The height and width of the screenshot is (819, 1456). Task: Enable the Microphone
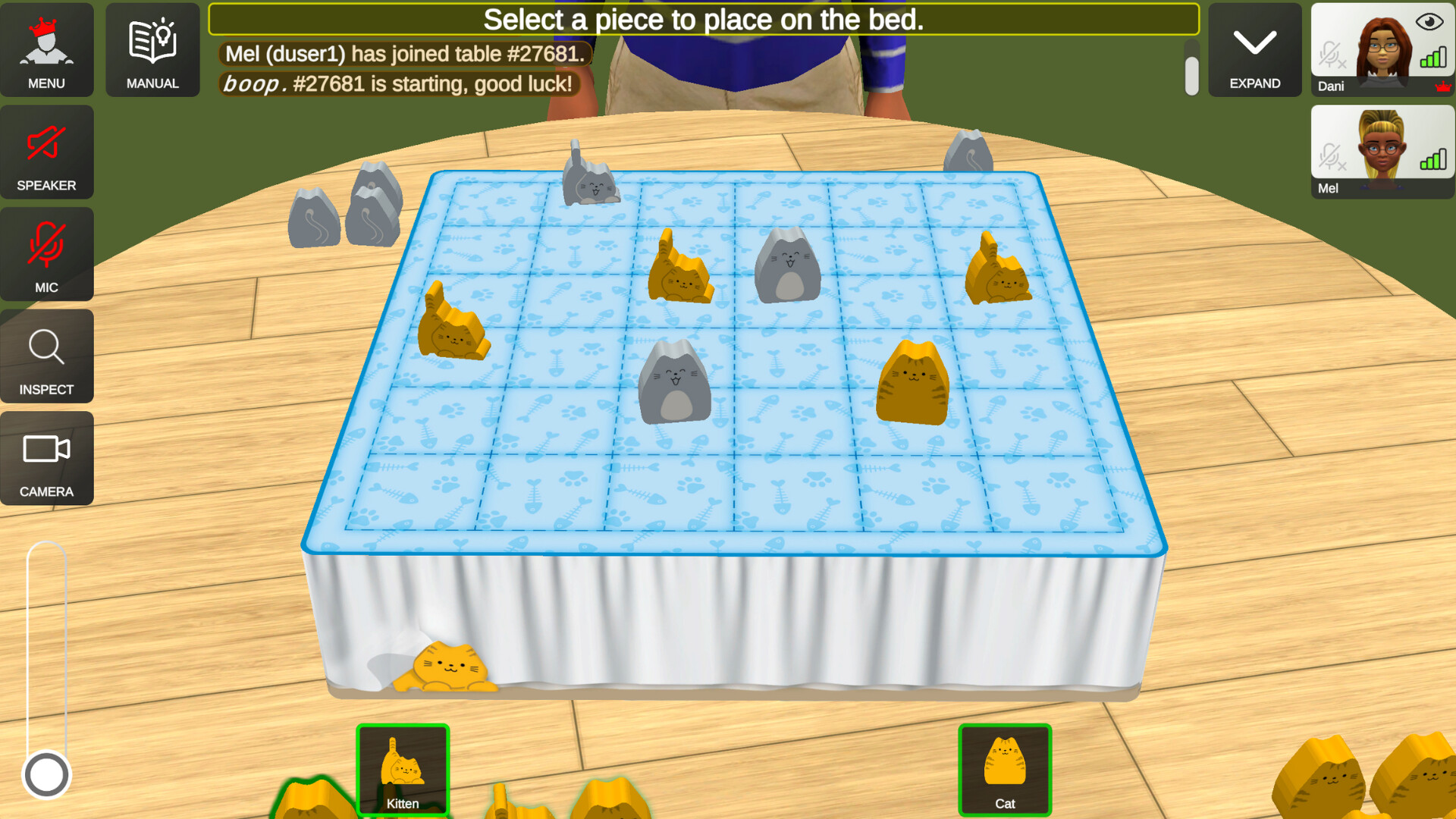pyautogui.click(x=46, y=254)
